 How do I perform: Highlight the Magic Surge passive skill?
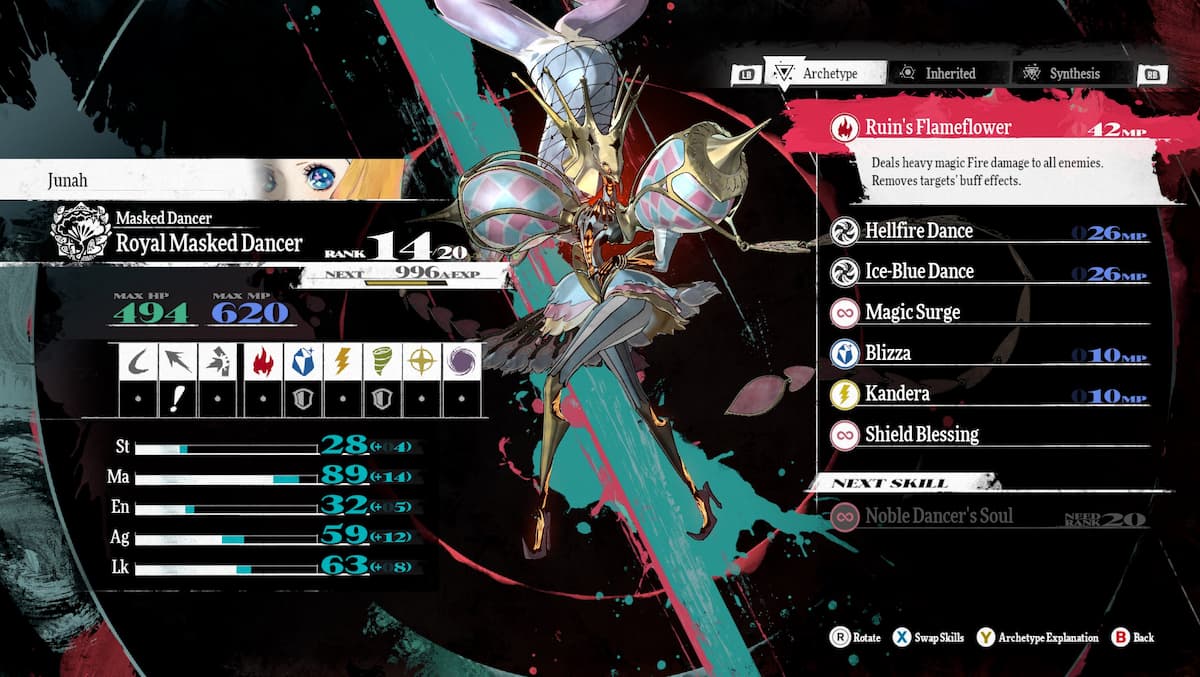click(912, 313)
